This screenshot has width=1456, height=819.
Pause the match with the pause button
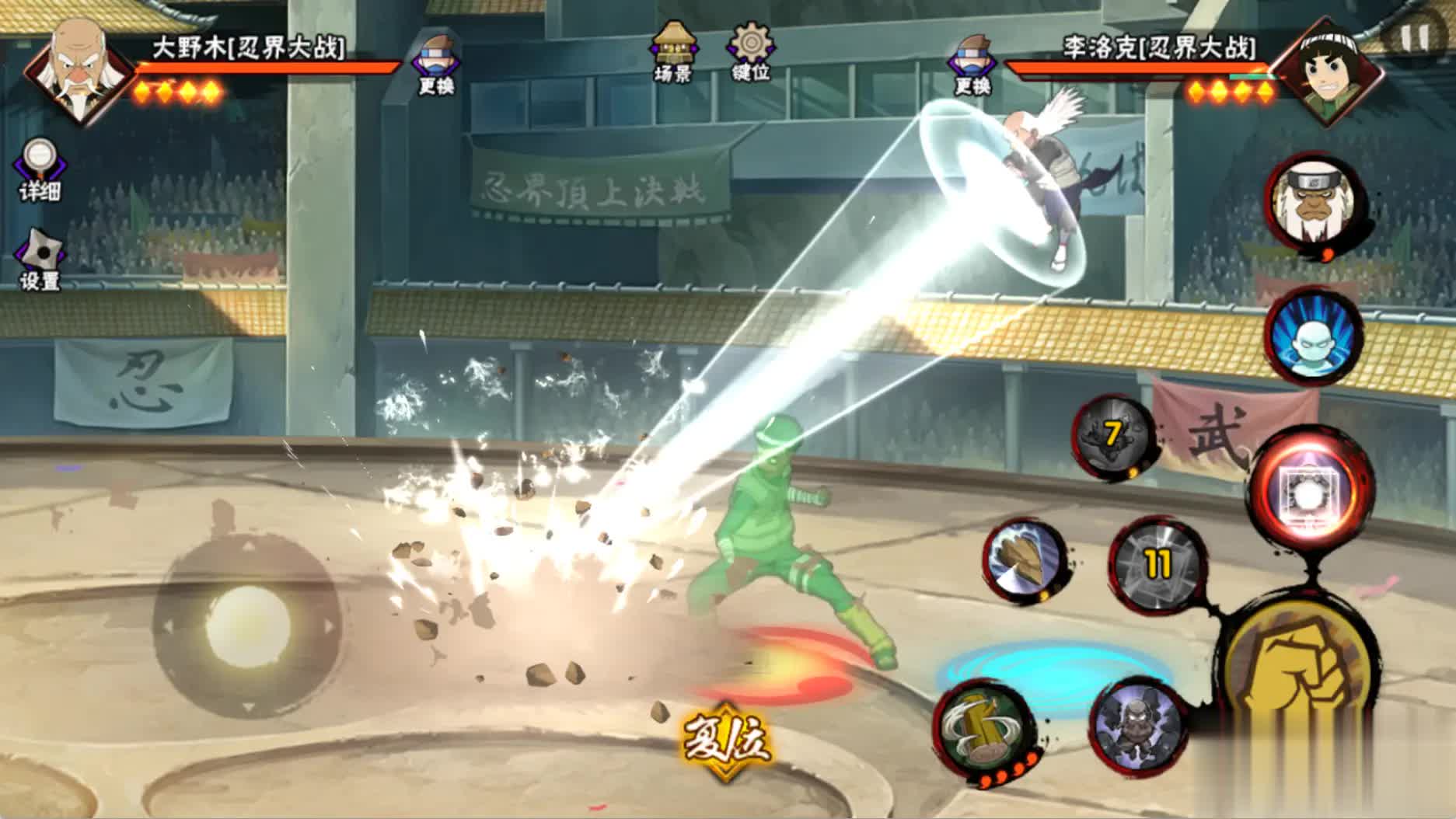point(1414,37)
